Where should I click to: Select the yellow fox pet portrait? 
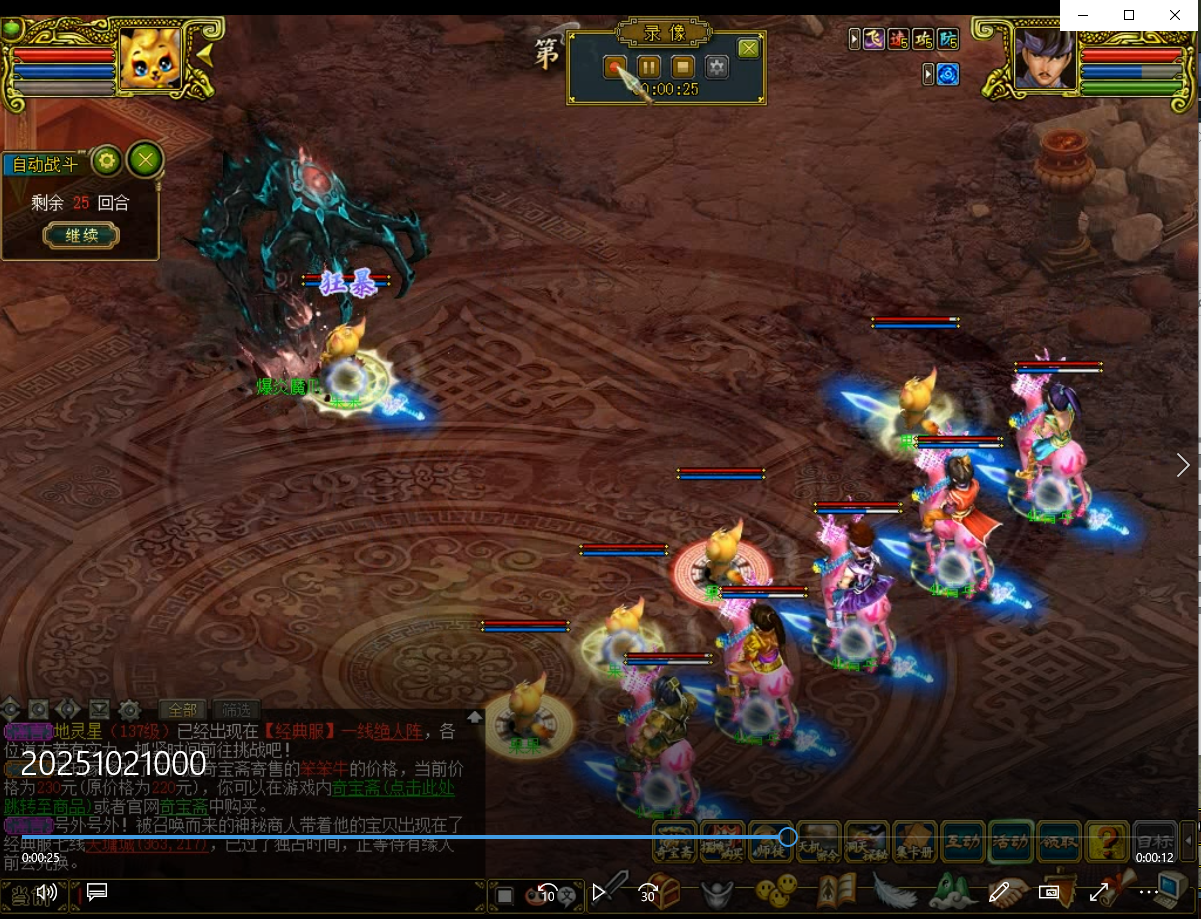tap(150, 60)
